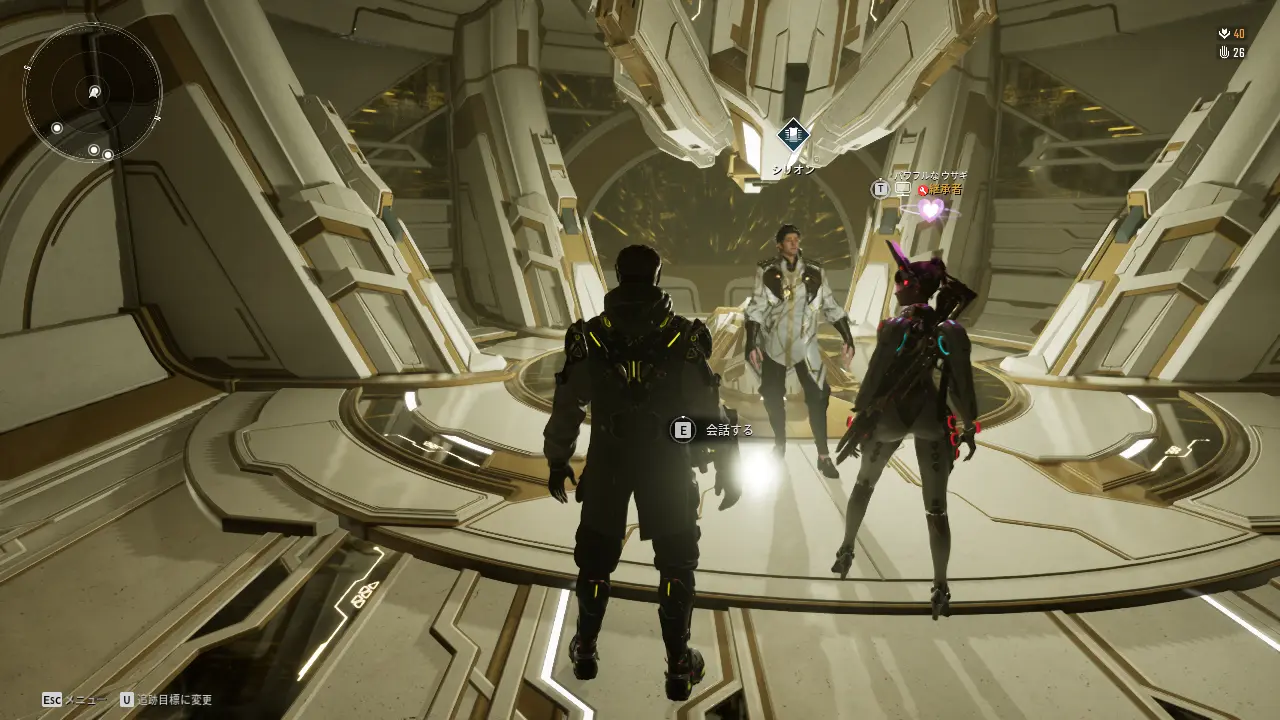Image resolution: width=1280 pixels, height=720 pixels.
Task: Click the player arrow at minimap center
Action: (94, 92)
